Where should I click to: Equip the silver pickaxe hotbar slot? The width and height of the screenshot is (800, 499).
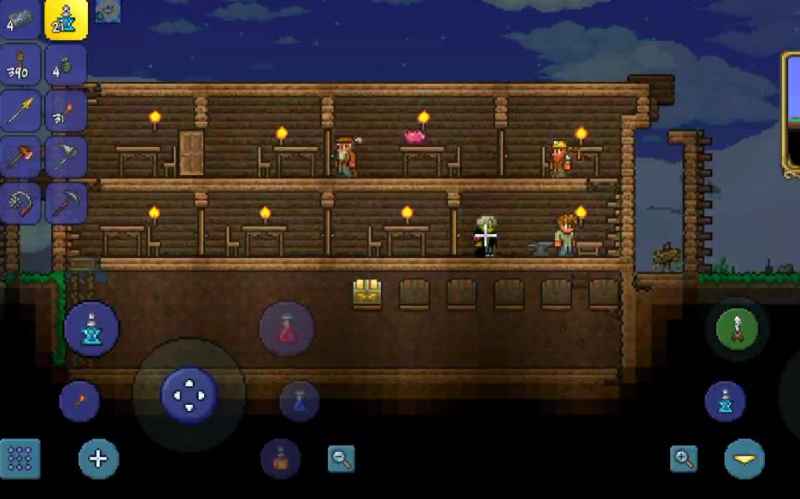tap(66, 156)
